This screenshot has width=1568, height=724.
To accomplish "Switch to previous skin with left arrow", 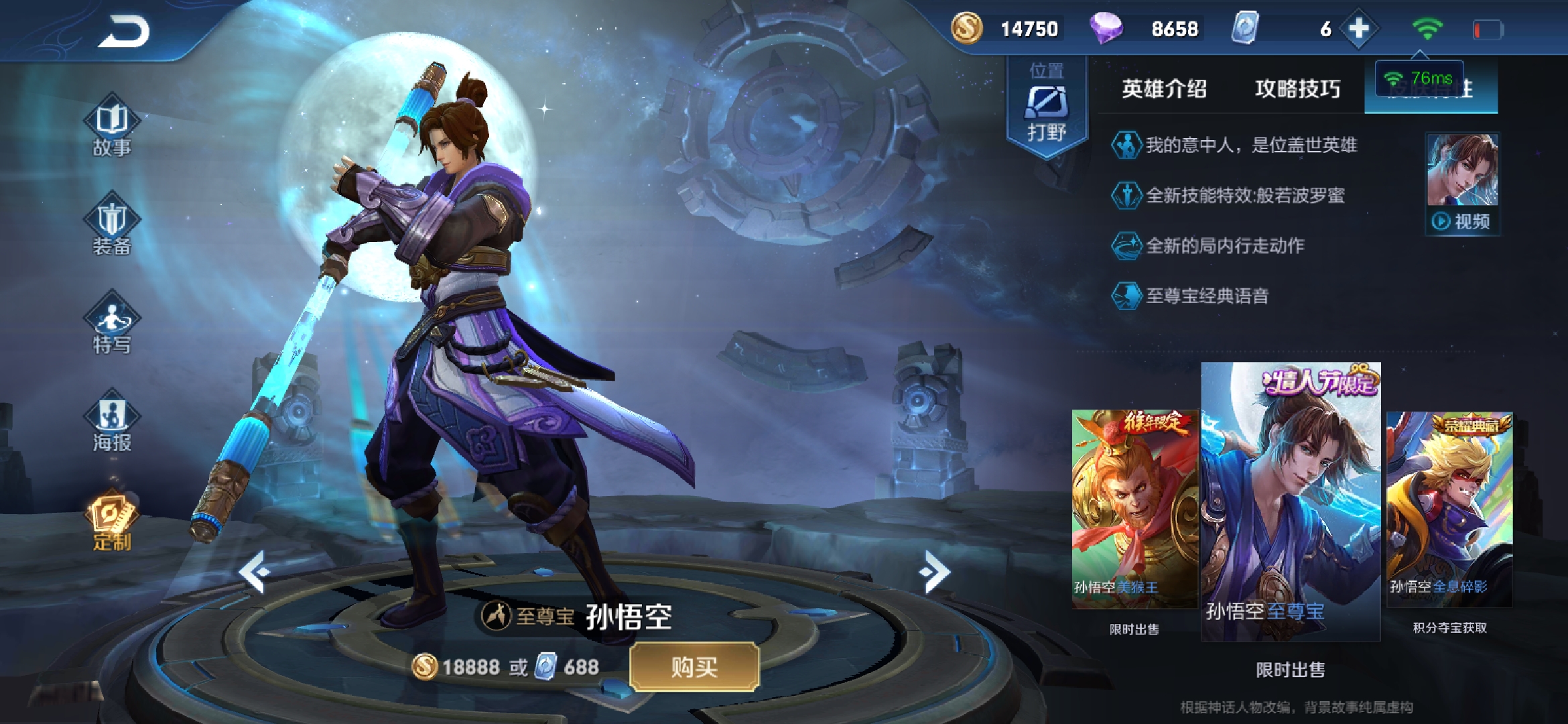I will [x=255, y=572].
